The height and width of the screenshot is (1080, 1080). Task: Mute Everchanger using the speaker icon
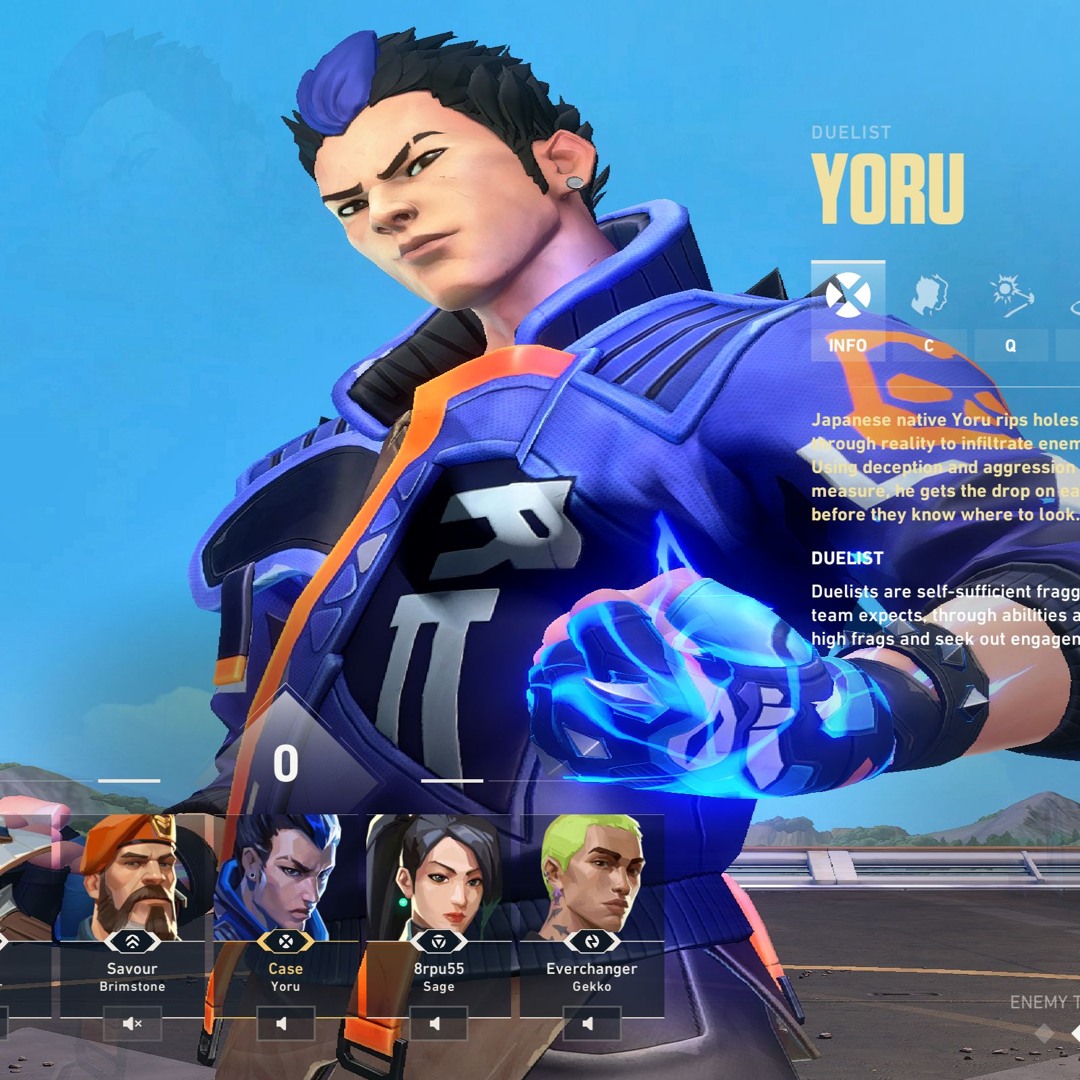(591, 1024)
